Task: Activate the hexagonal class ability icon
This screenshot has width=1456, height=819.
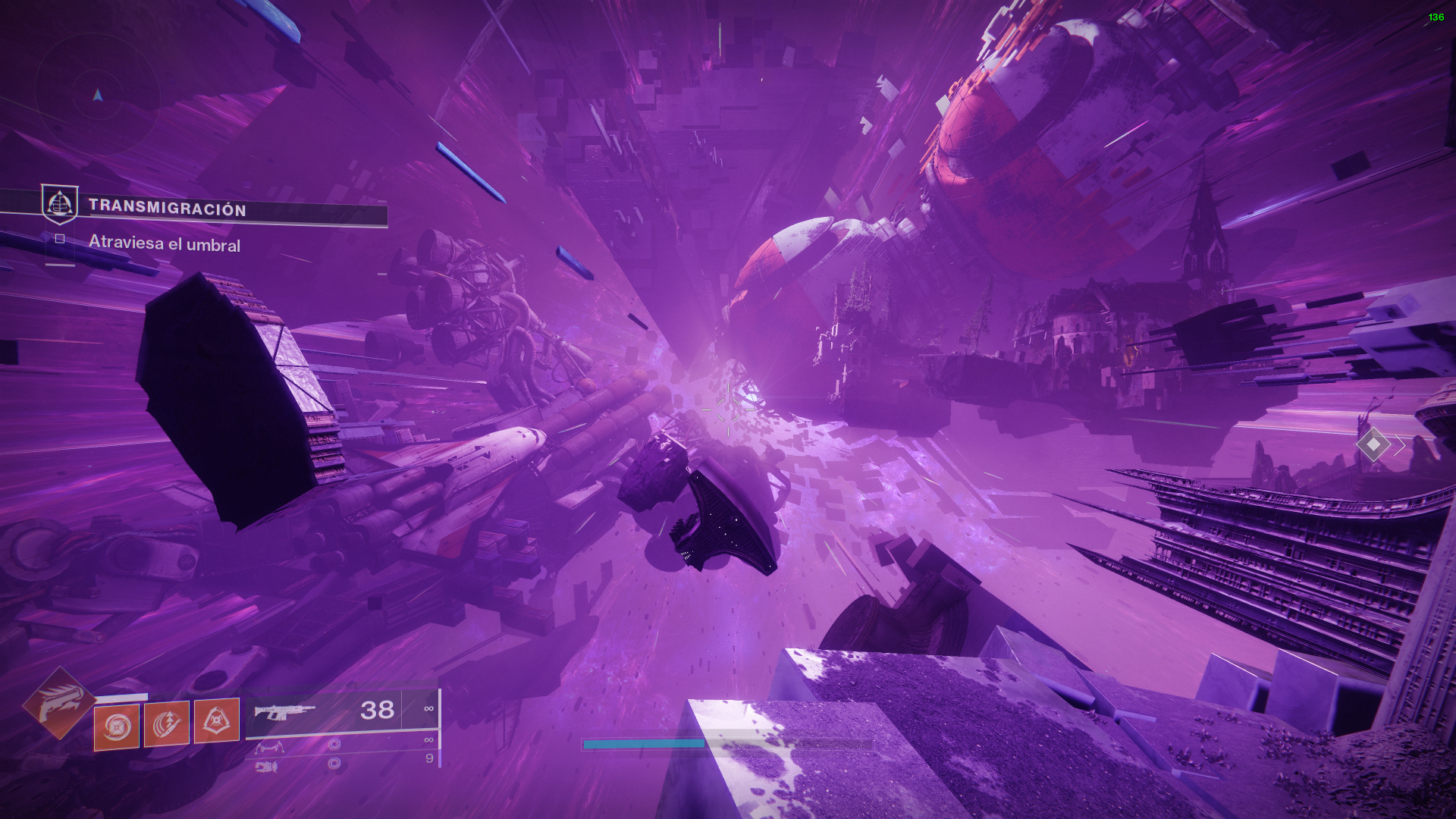Action: click(x=217, y=720)
